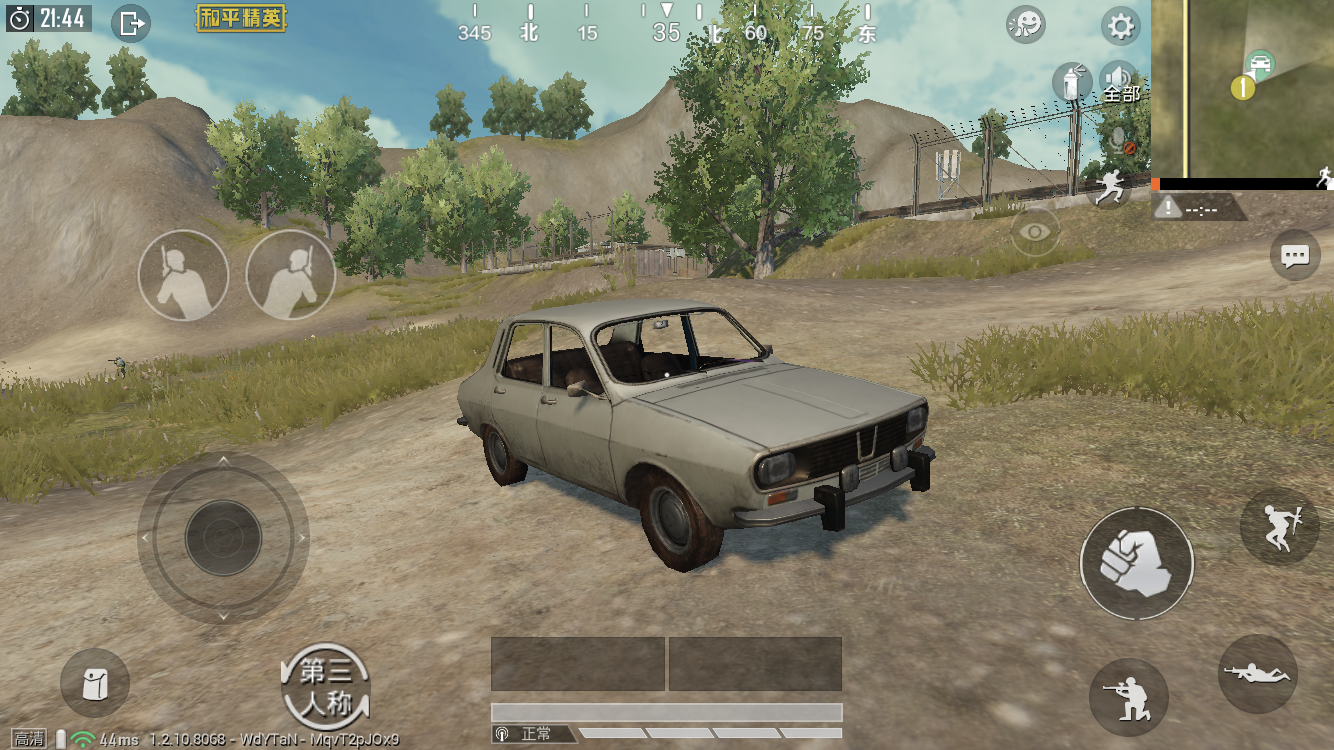Use the spray paint can button

click(x=1071, y=82)
